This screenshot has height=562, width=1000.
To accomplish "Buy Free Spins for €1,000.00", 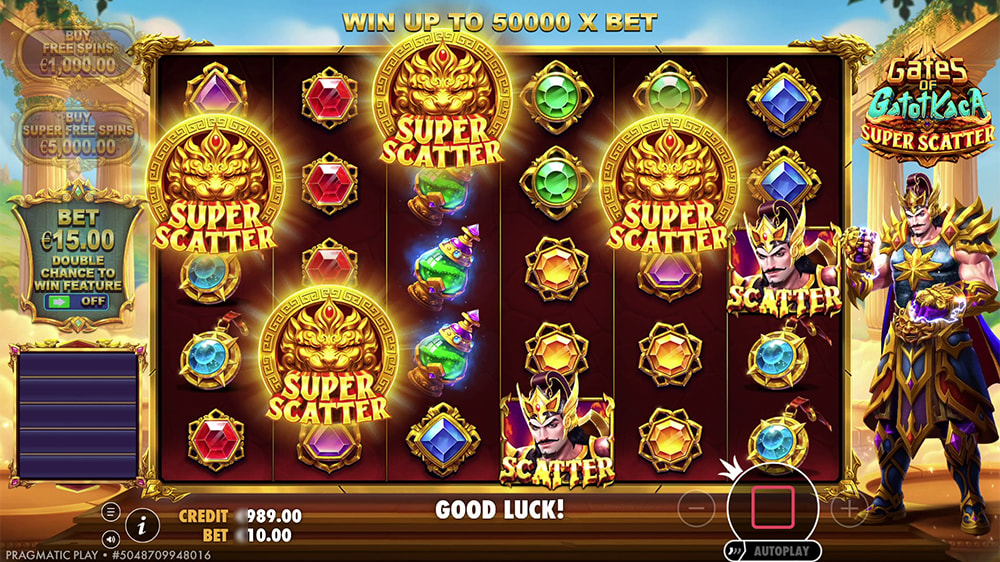I will click(x=77, y=51).
